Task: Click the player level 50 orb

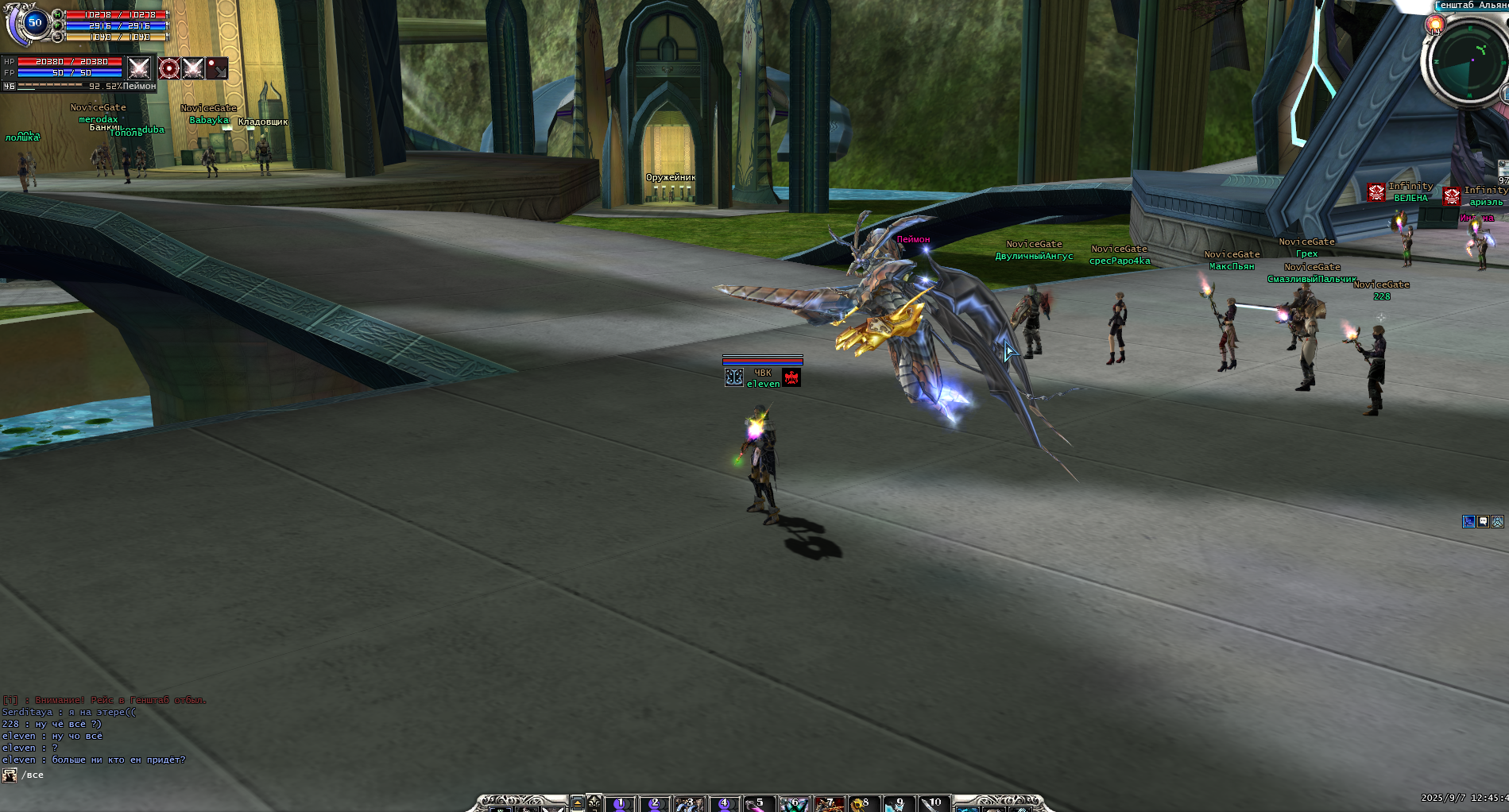Action: [x=34, y=23]
